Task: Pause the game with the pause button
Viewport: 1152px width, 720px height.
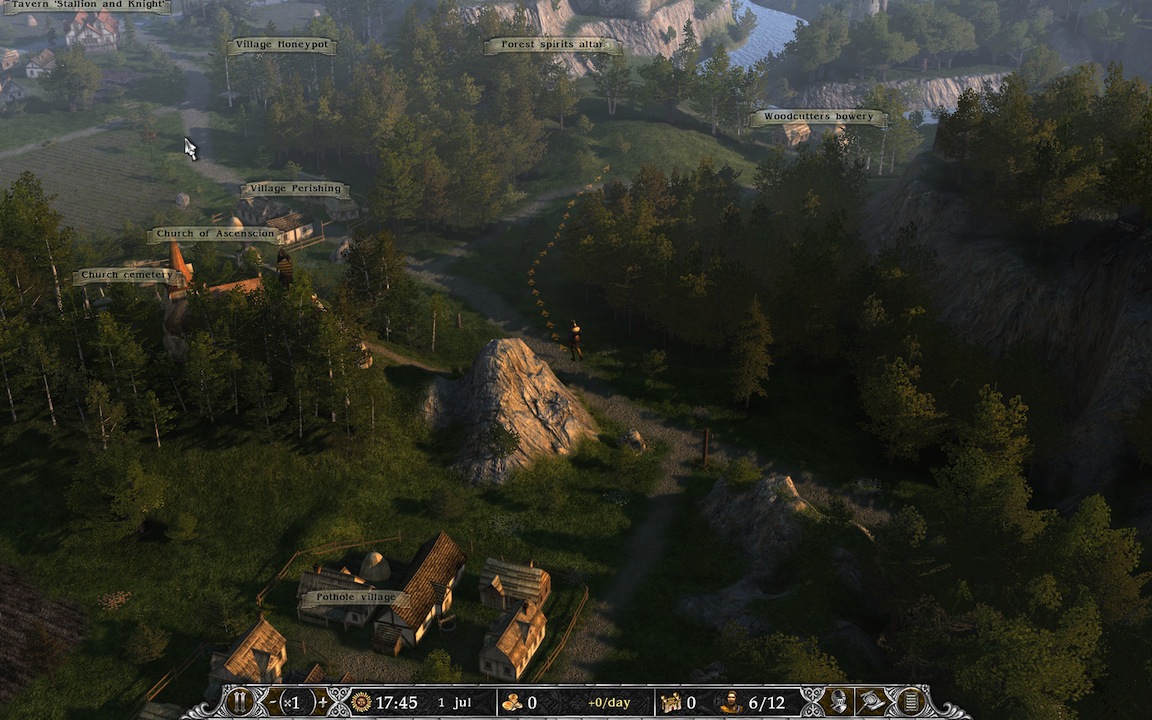Action: coord(239,702)
